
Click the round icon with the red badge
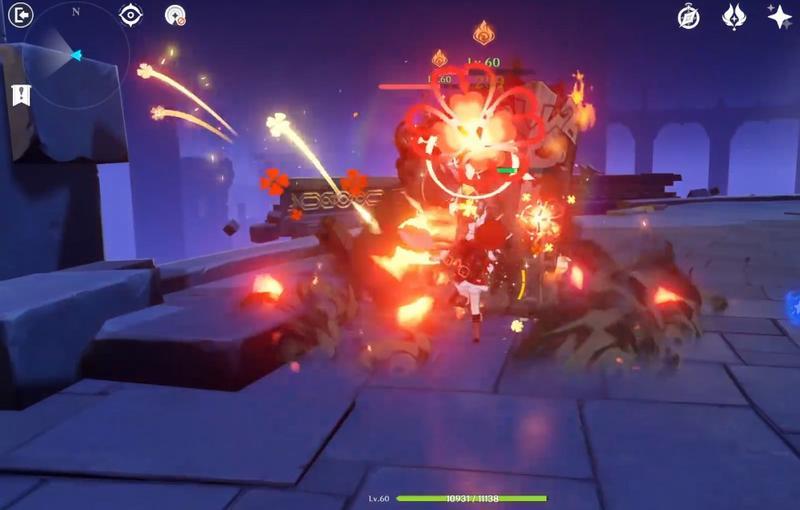pos(175,15)
